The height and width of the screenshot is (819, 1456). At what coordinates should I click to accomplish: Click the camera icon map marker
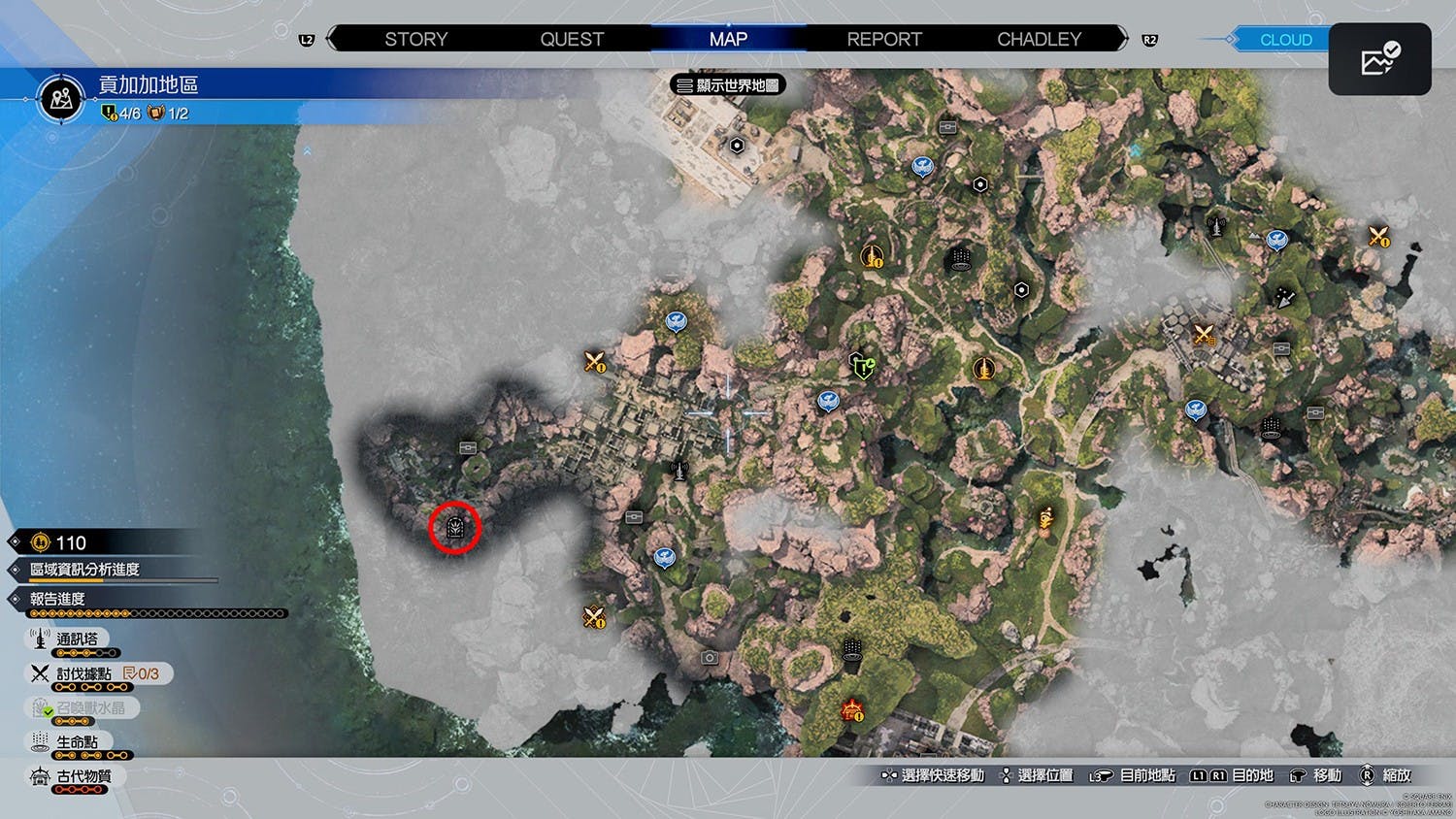click(710, 658)
